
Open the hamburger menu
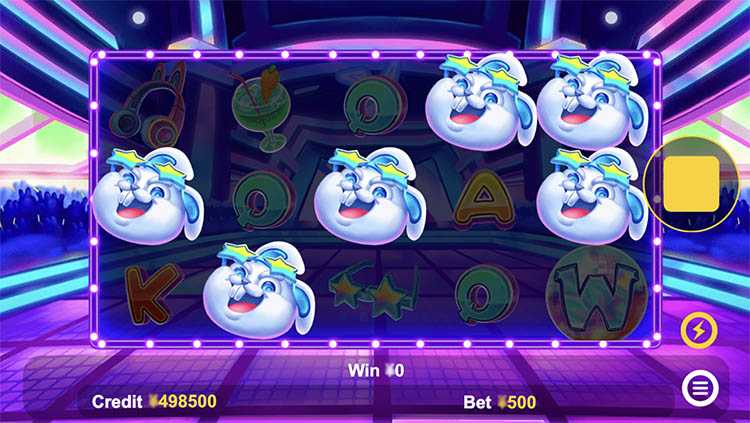[x=698, y=386]
